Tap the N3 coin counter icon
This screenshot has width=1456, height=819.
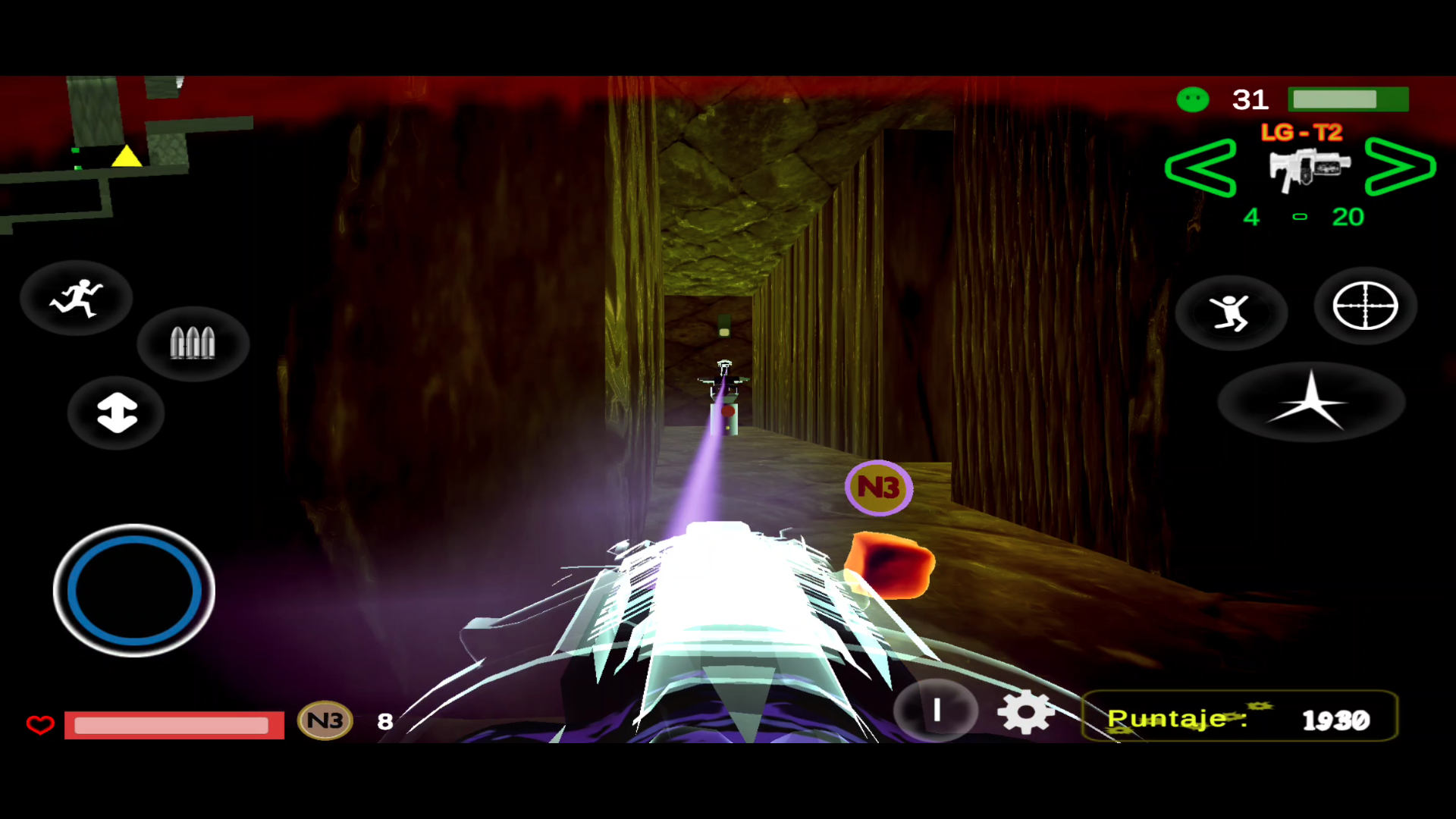click(x=325, y=720)
